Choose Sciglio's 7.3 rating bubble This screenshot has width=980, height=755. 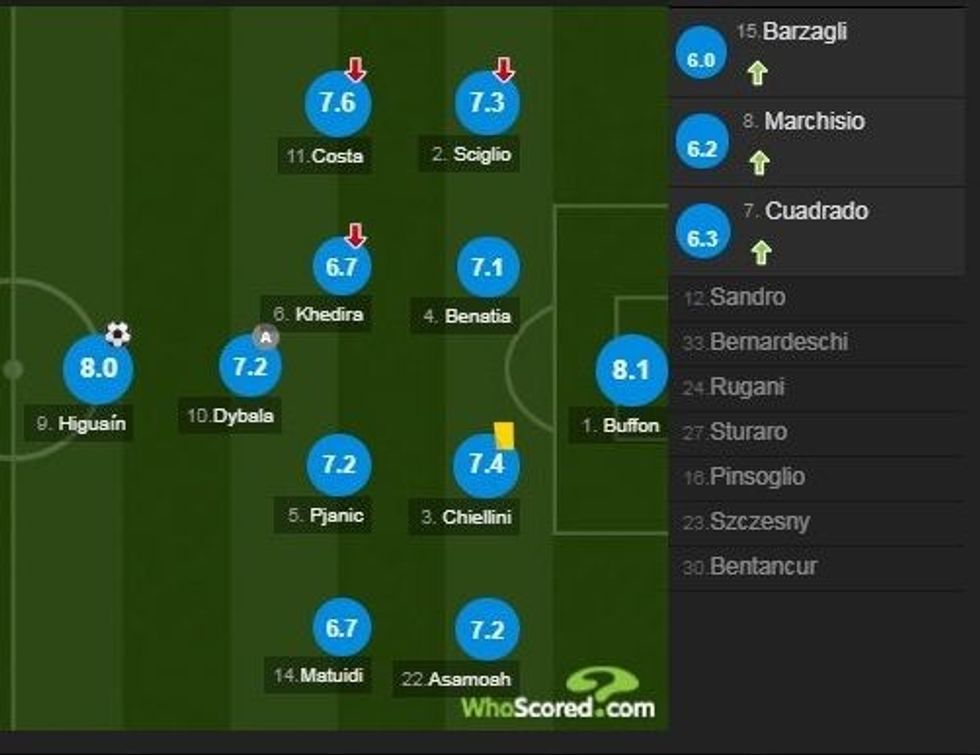(x=486, y=103)
